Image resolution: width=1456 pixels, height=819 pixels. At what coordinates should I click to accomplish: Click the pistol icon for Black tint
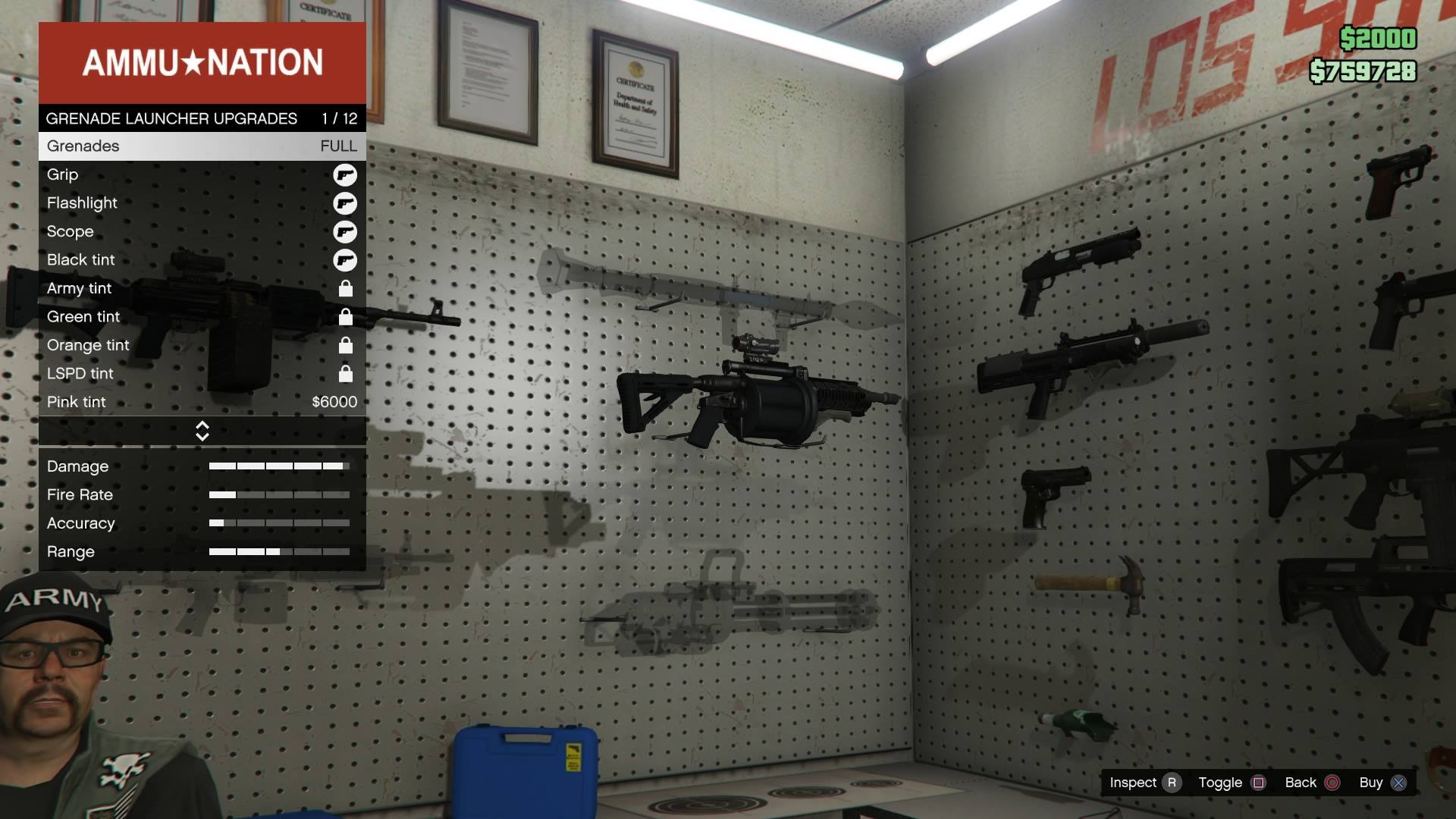click(x=346, y=260)
